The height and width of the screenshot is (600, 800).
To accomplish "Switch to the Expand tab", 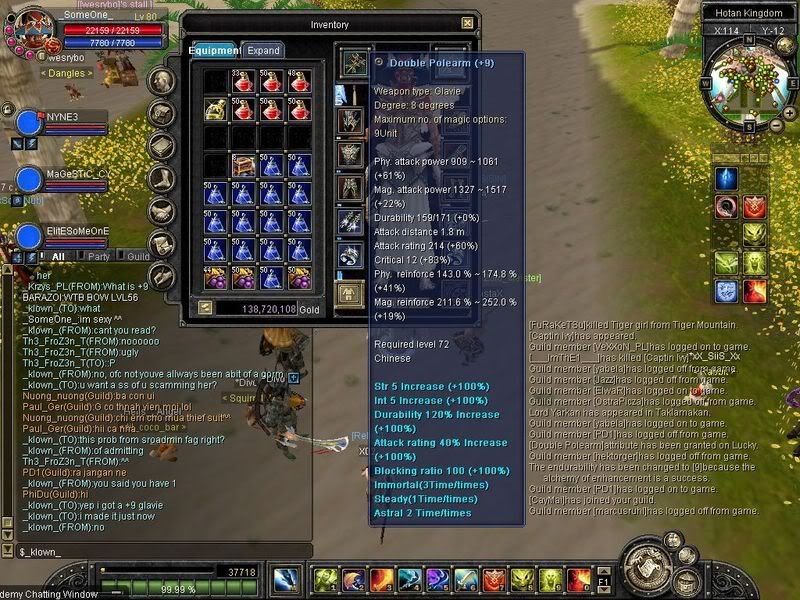I will pos(264,50).
